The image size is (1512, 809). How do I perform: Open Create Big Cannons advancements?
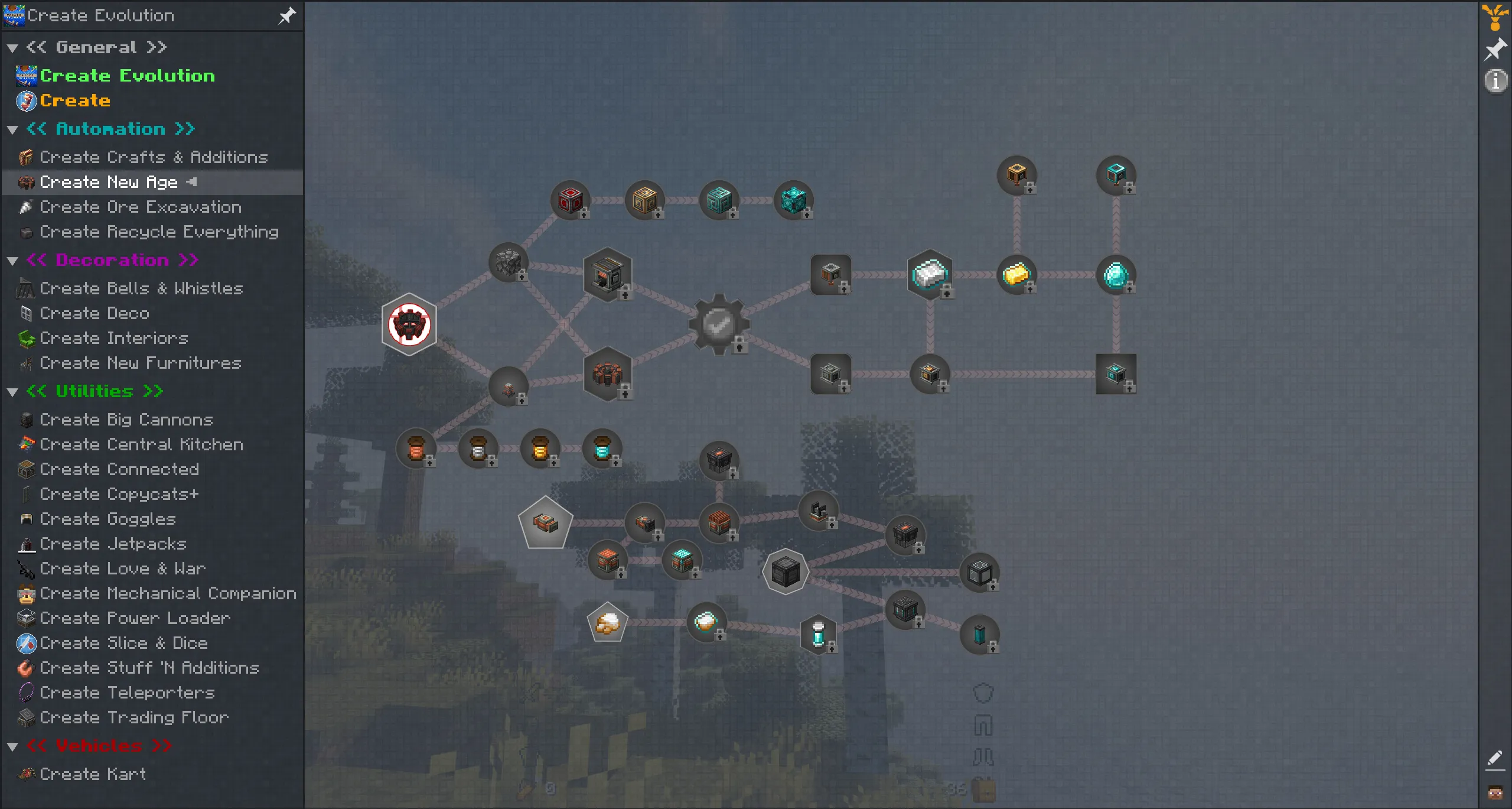[x=125, y=420]
